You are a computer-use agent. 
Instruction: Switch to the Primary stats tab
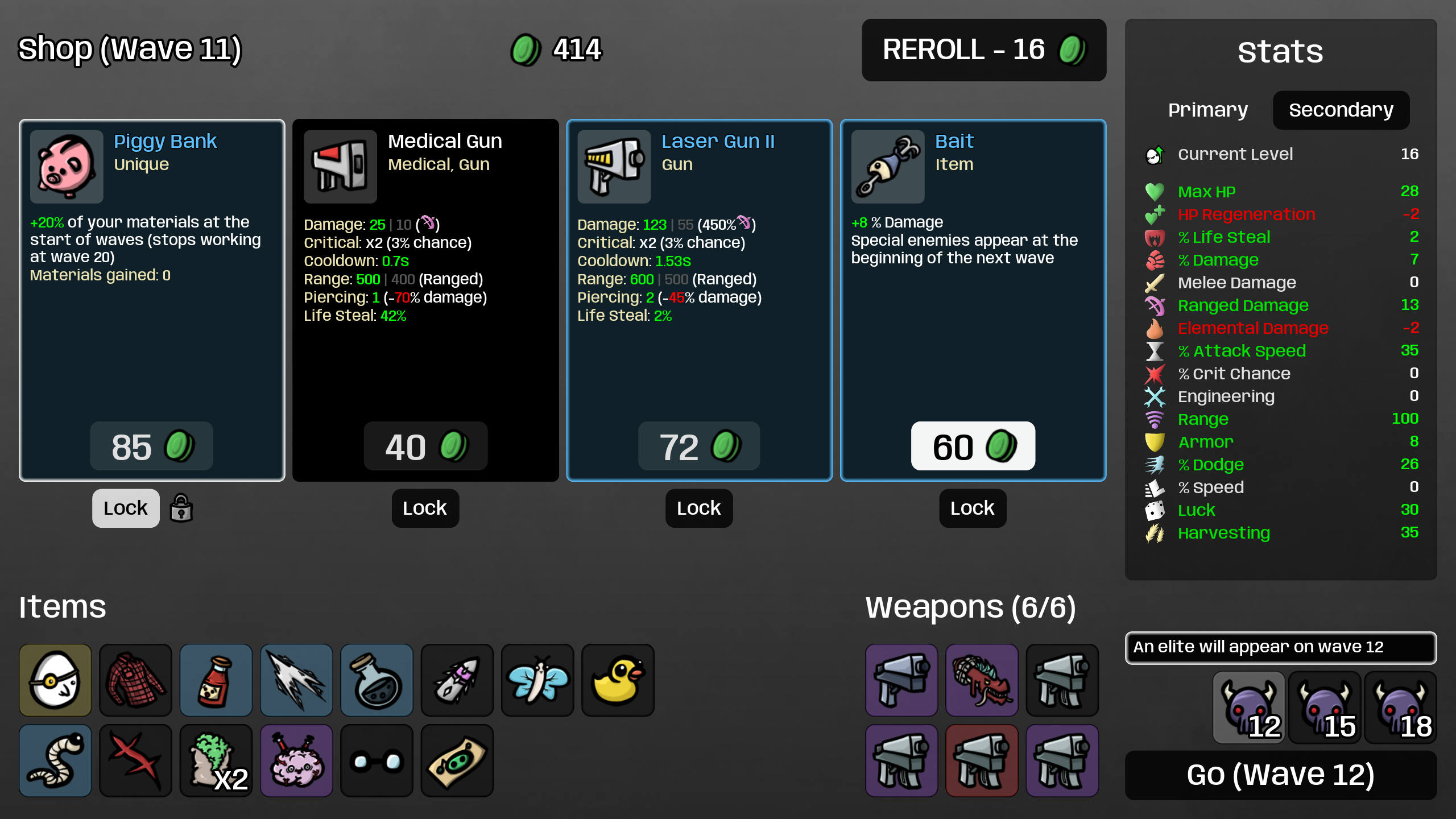tap(1208, 110)
